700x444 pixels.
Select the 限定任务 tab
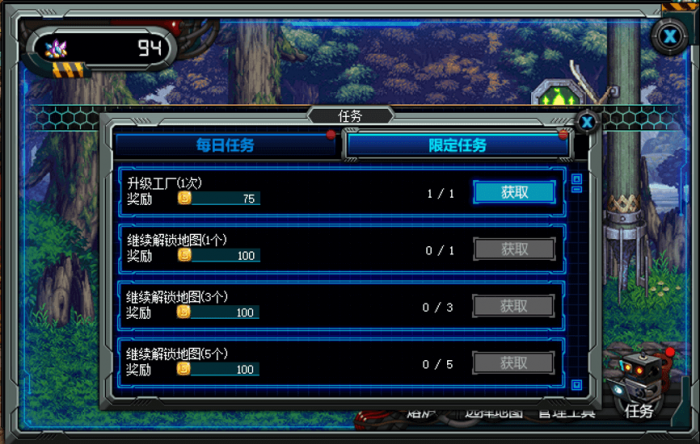click(457, 145)
